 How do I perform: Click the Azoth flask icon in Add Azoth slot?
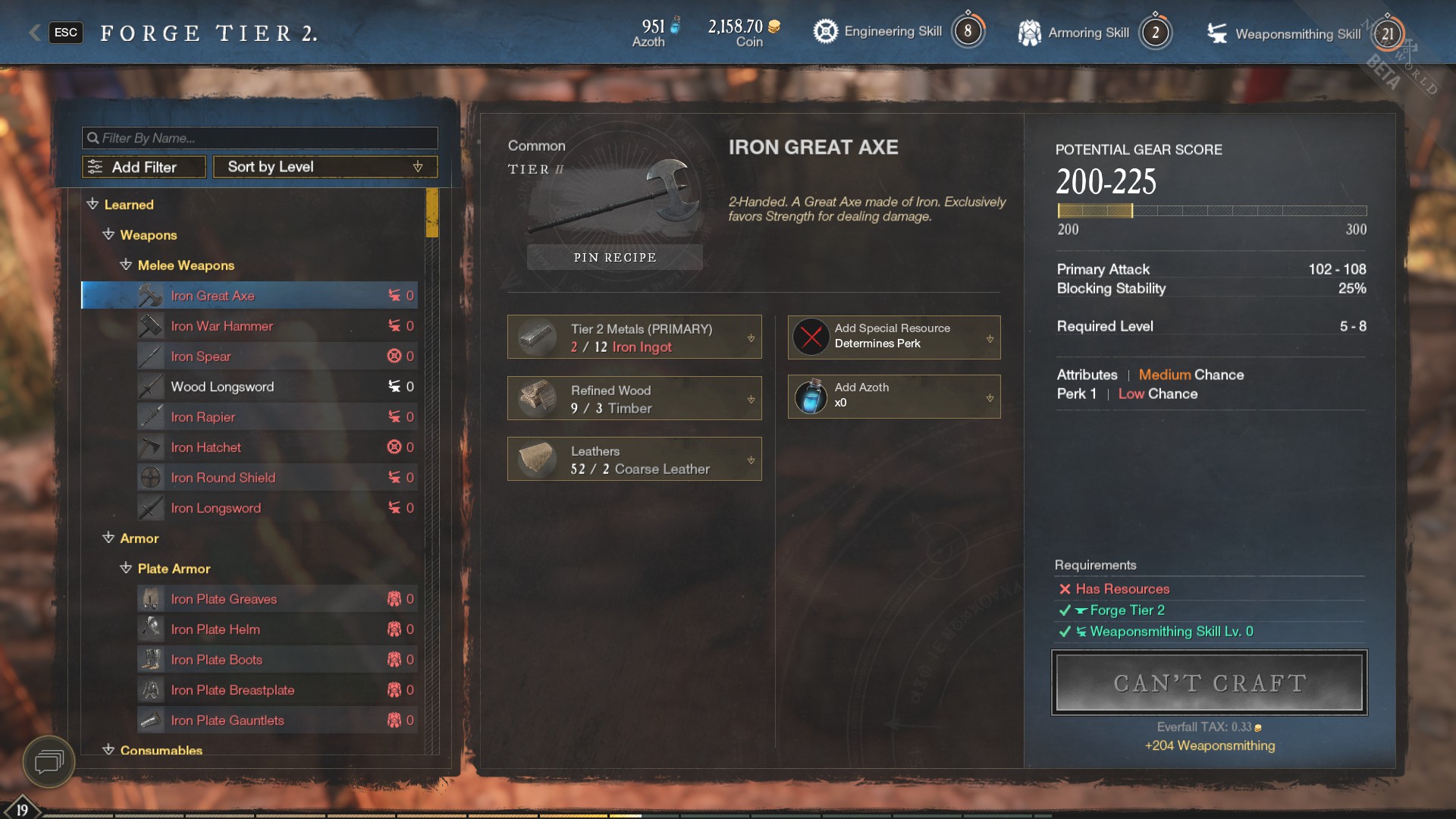(x=810, y=396)
